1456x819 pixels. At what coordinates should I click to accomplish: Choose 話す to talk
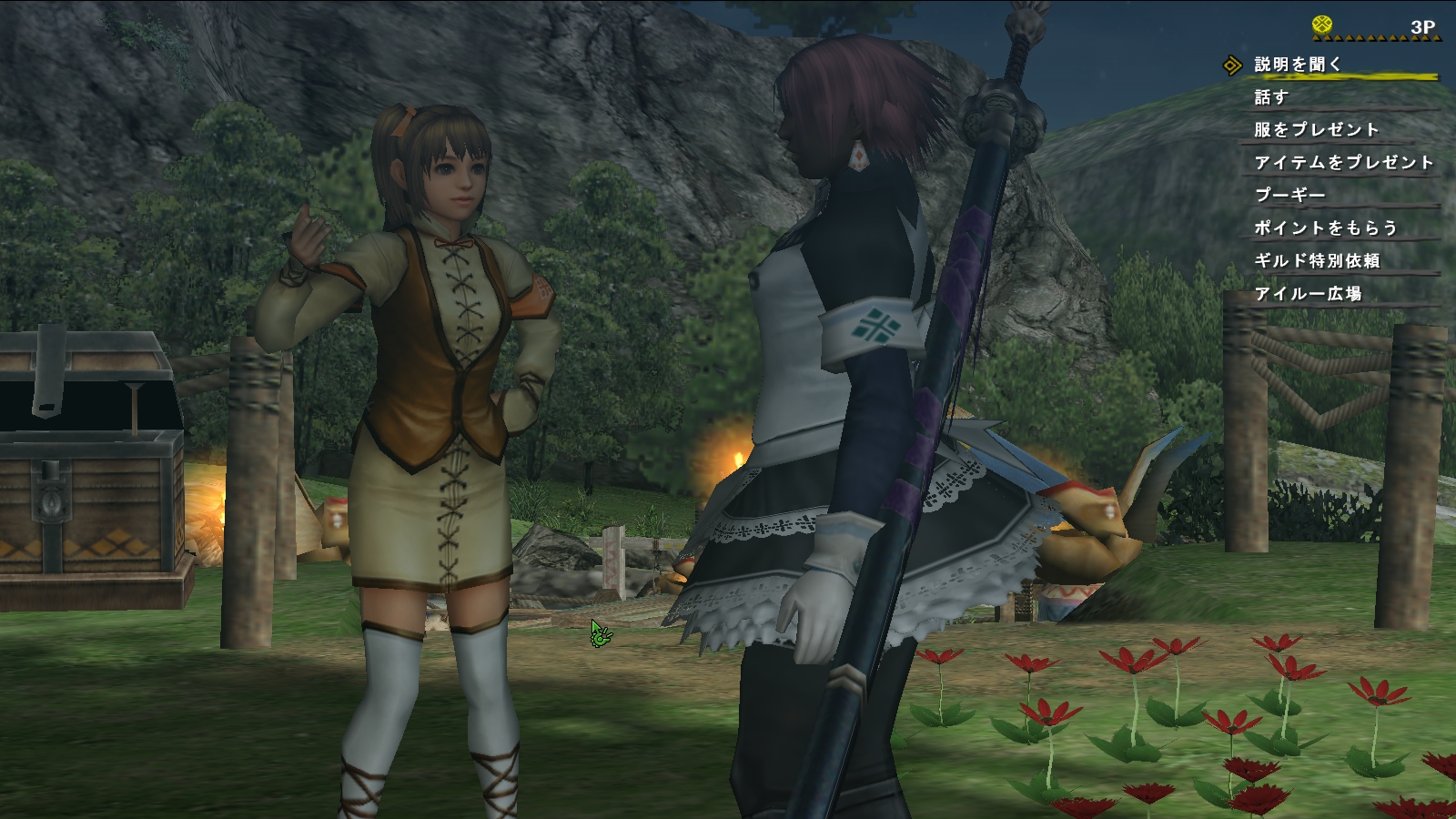click(x=1271, y=97)
